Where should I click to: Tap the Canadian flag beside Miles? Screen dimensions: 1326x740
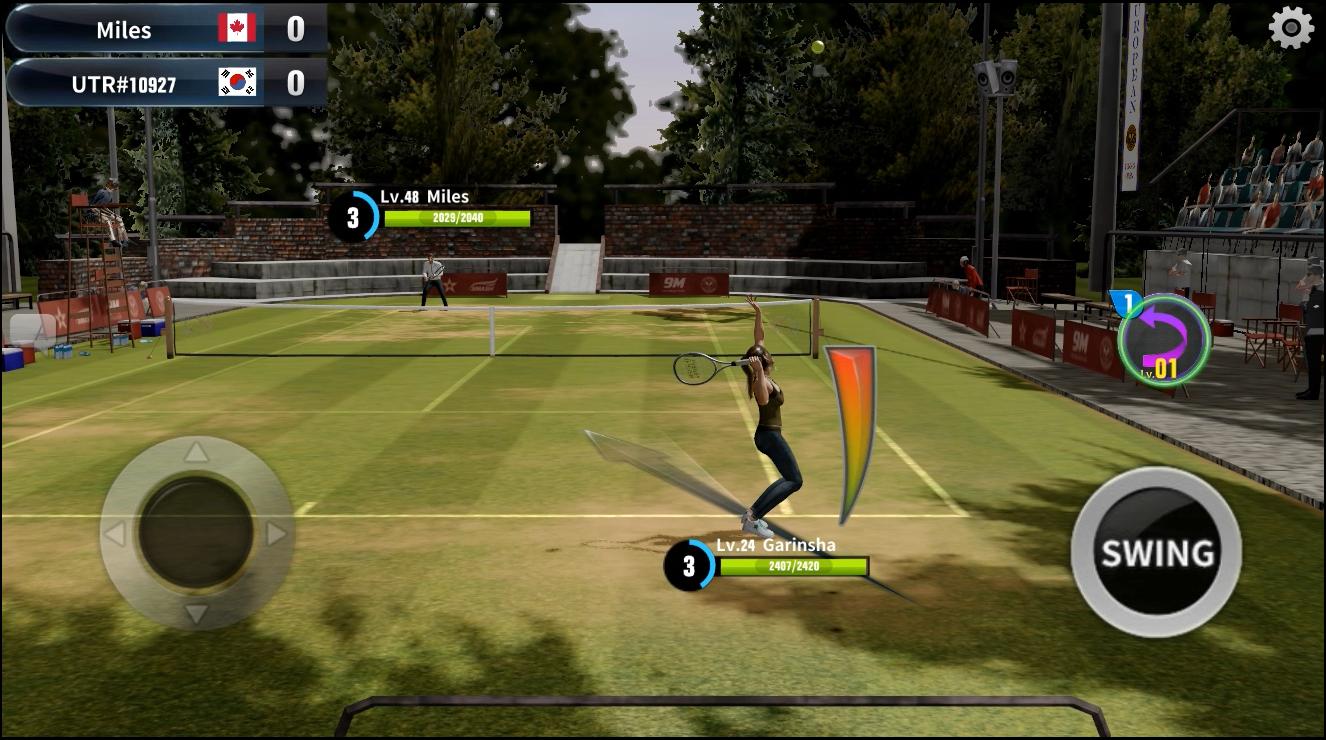pyautogui.click(x=239, y=29)
